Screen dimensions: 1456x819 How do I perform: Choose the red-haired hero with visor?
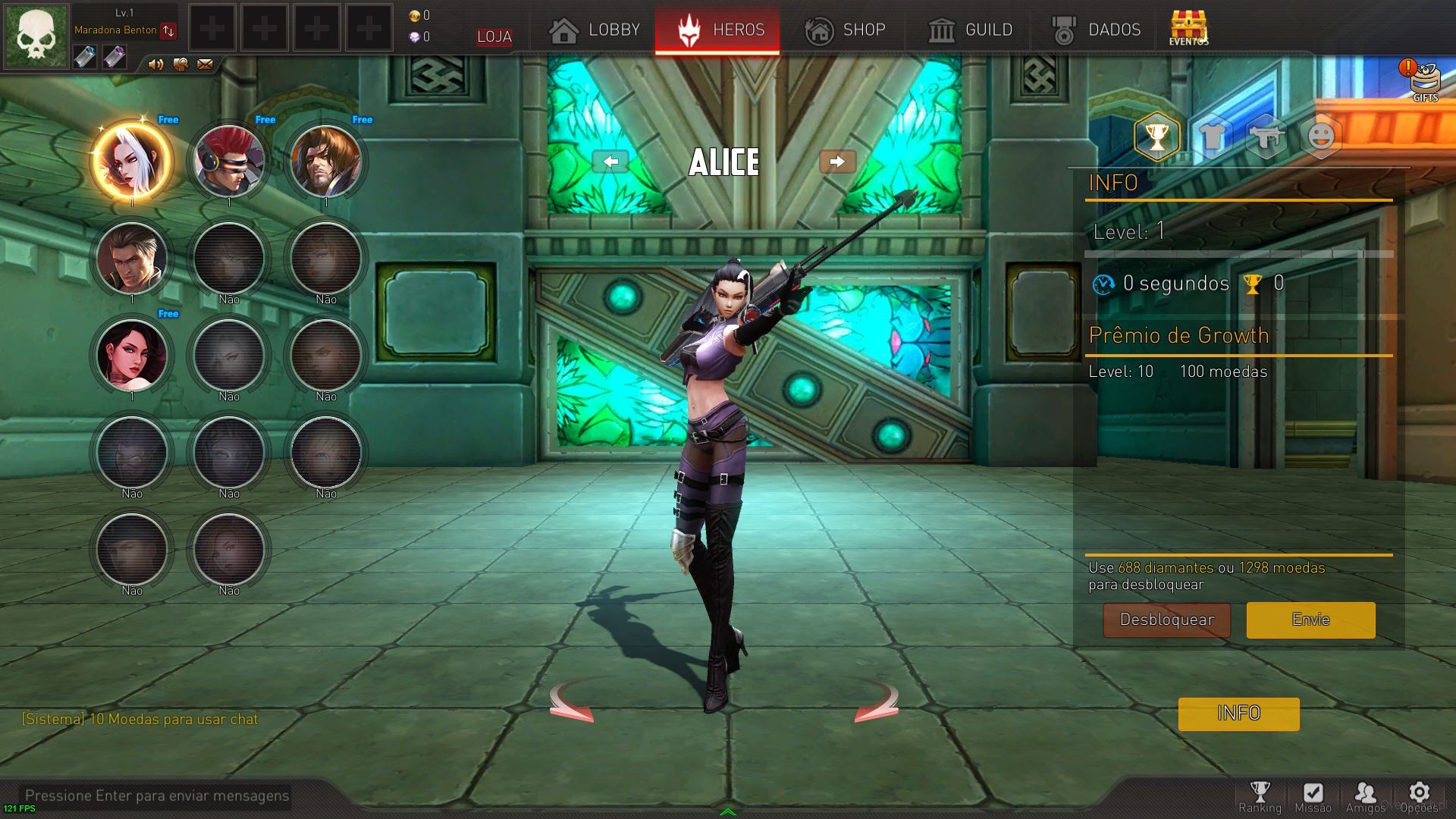pyautogui.click(x=228, y=162)
